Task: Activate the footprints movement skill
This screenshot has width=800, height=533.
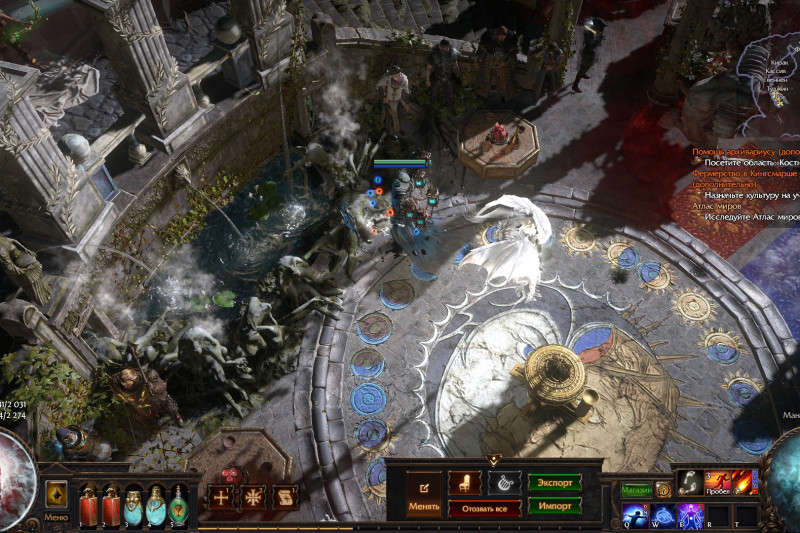Action: [690, 482]
